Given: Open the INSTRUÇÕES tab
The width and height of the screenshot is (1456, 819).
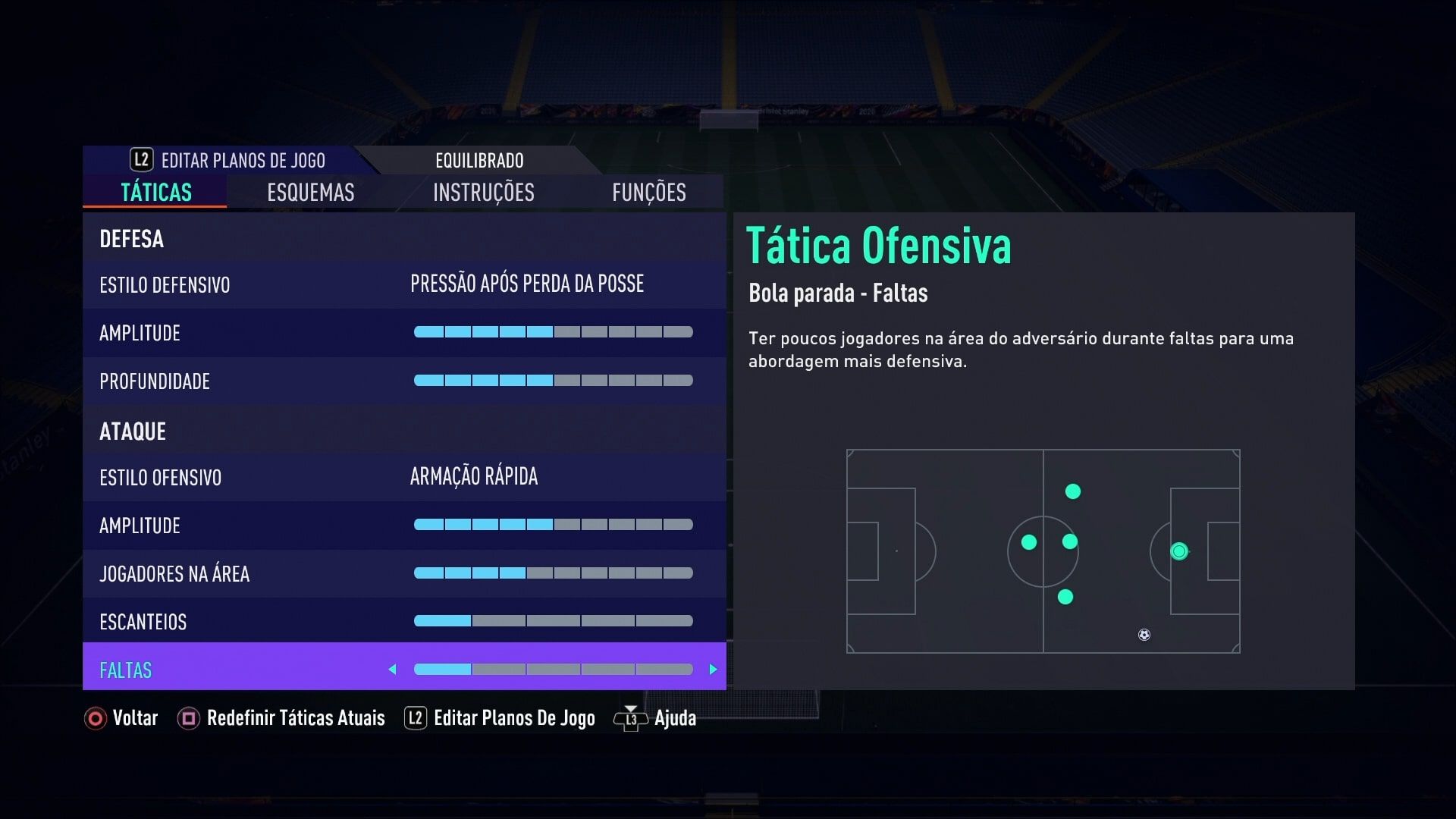Looking at the screenshot, I should click(x=483, y=193).
